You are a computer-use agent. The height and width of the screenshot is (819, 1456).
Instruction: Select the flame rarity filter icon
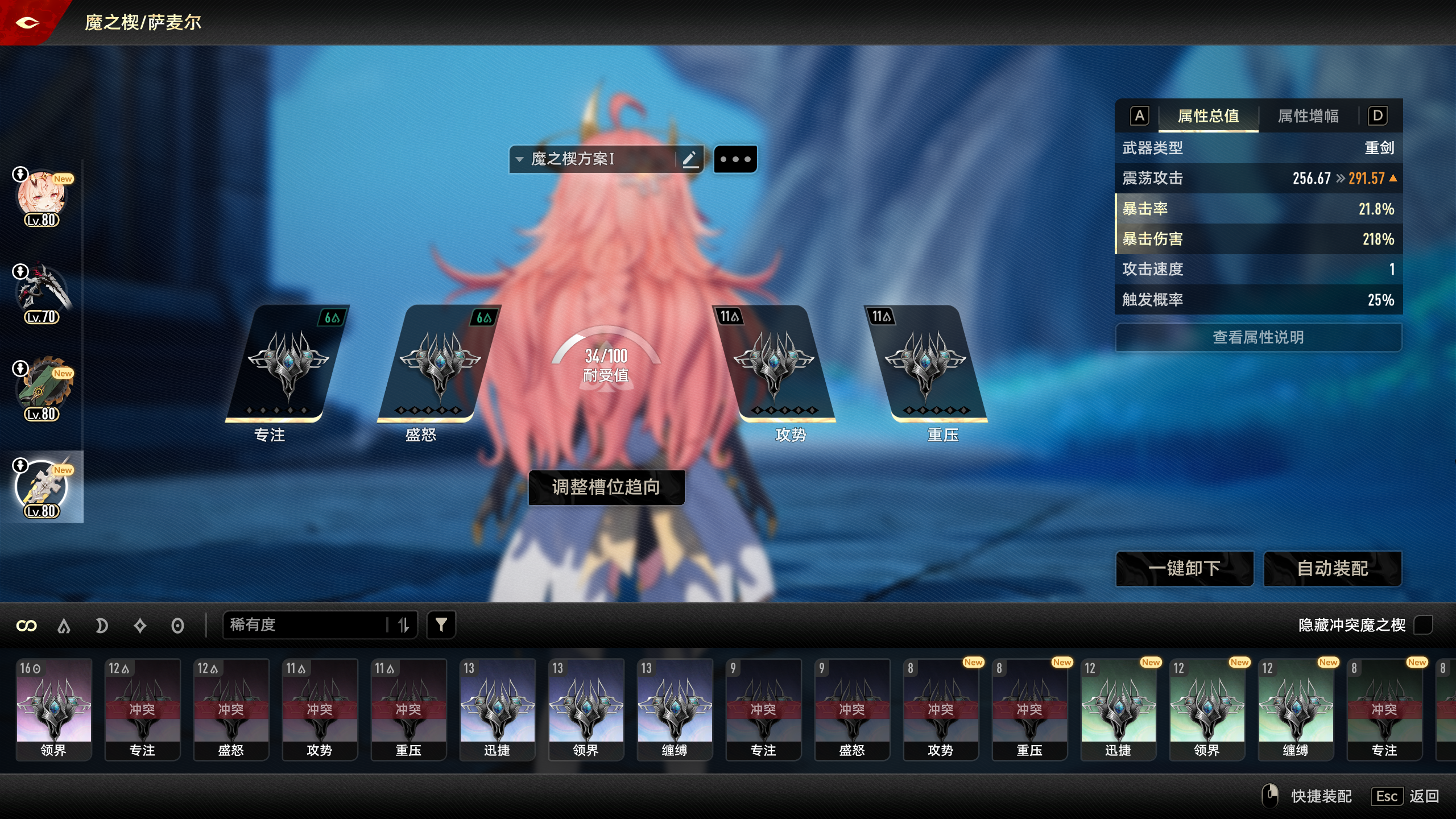coord(64,625)
